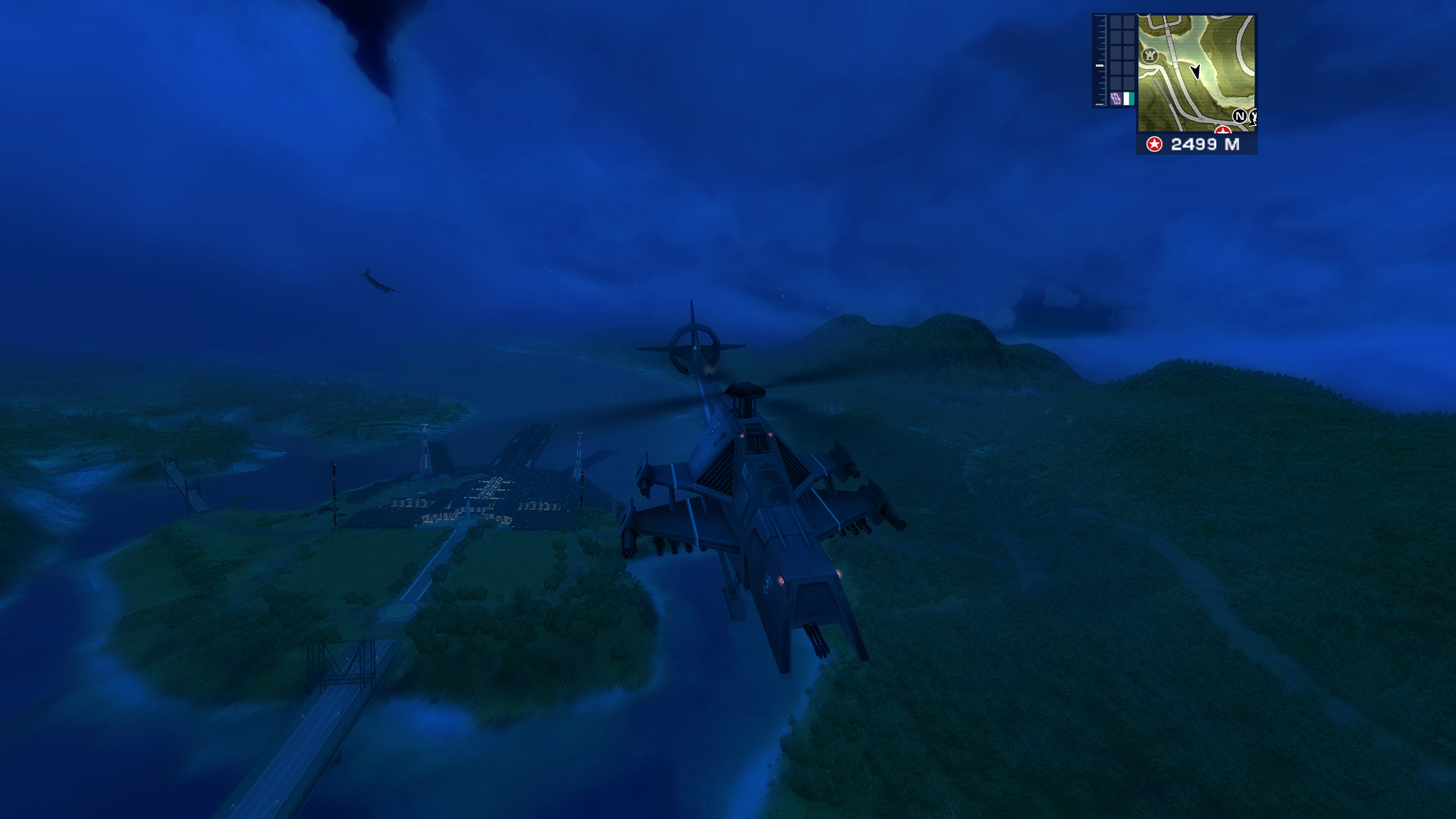The height and width of the screenshot is (819, 1456).
Task: Click the red star marker inside the minimap
Action: (x=1223, y=130)
